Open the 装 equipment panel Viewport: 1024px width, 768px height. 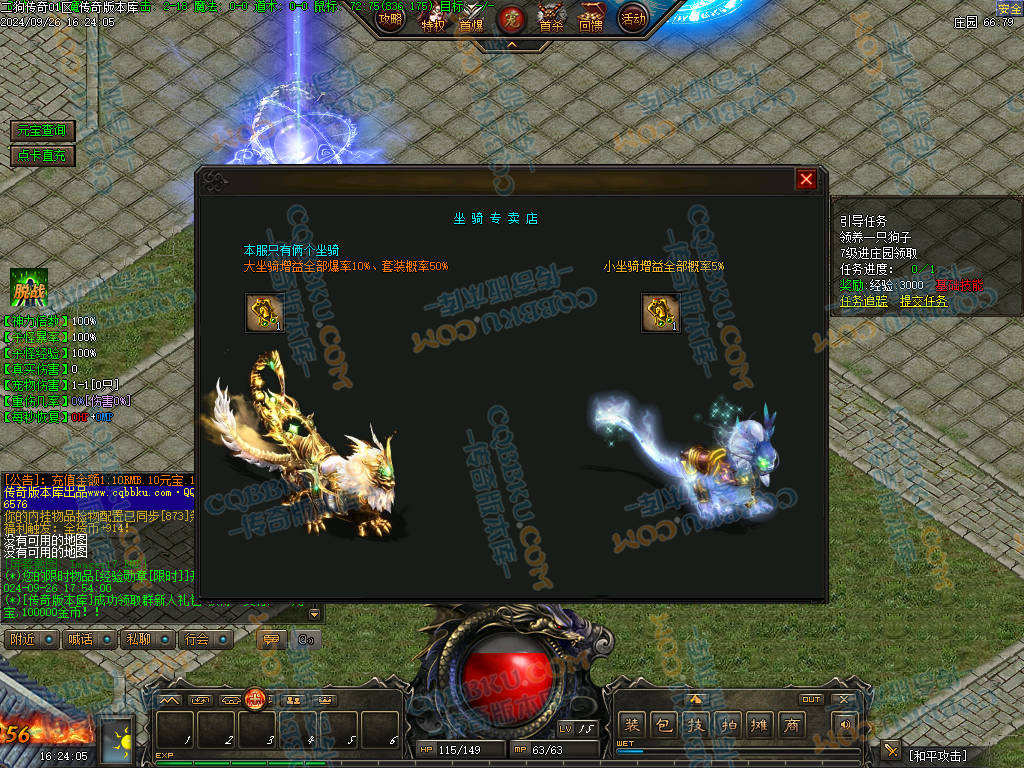pos(632,724)
